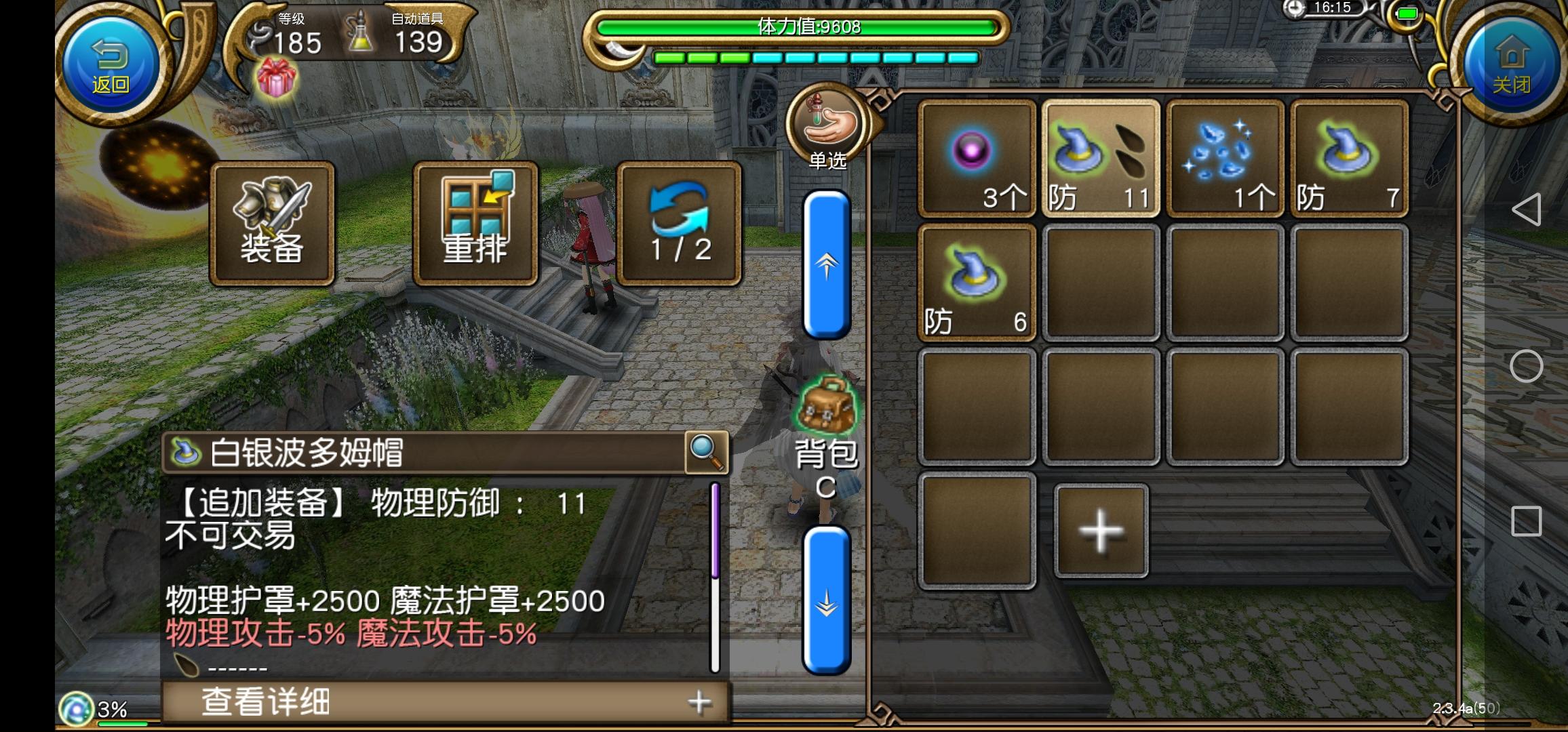Tap the + slot to expand bag space
This screenshot has width=1568, height=732.
tap(1100, 531)
